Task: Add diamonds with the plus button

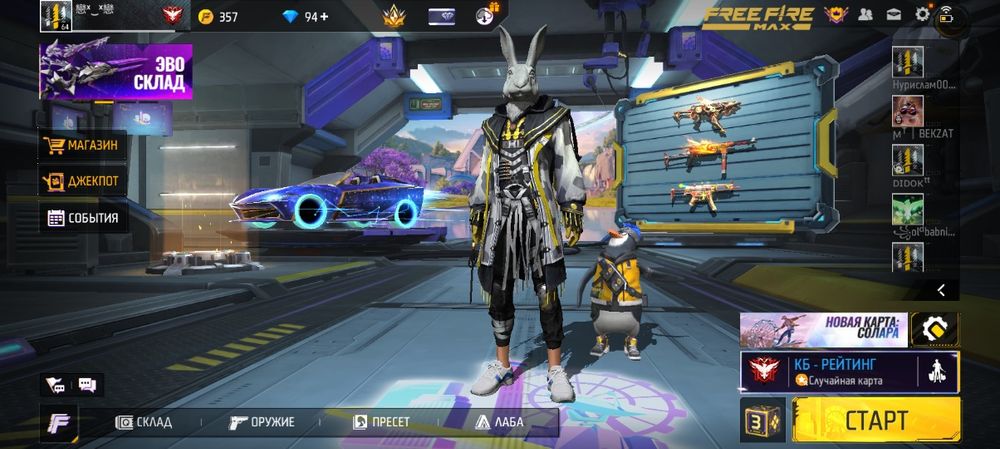Action: (326, 16)
